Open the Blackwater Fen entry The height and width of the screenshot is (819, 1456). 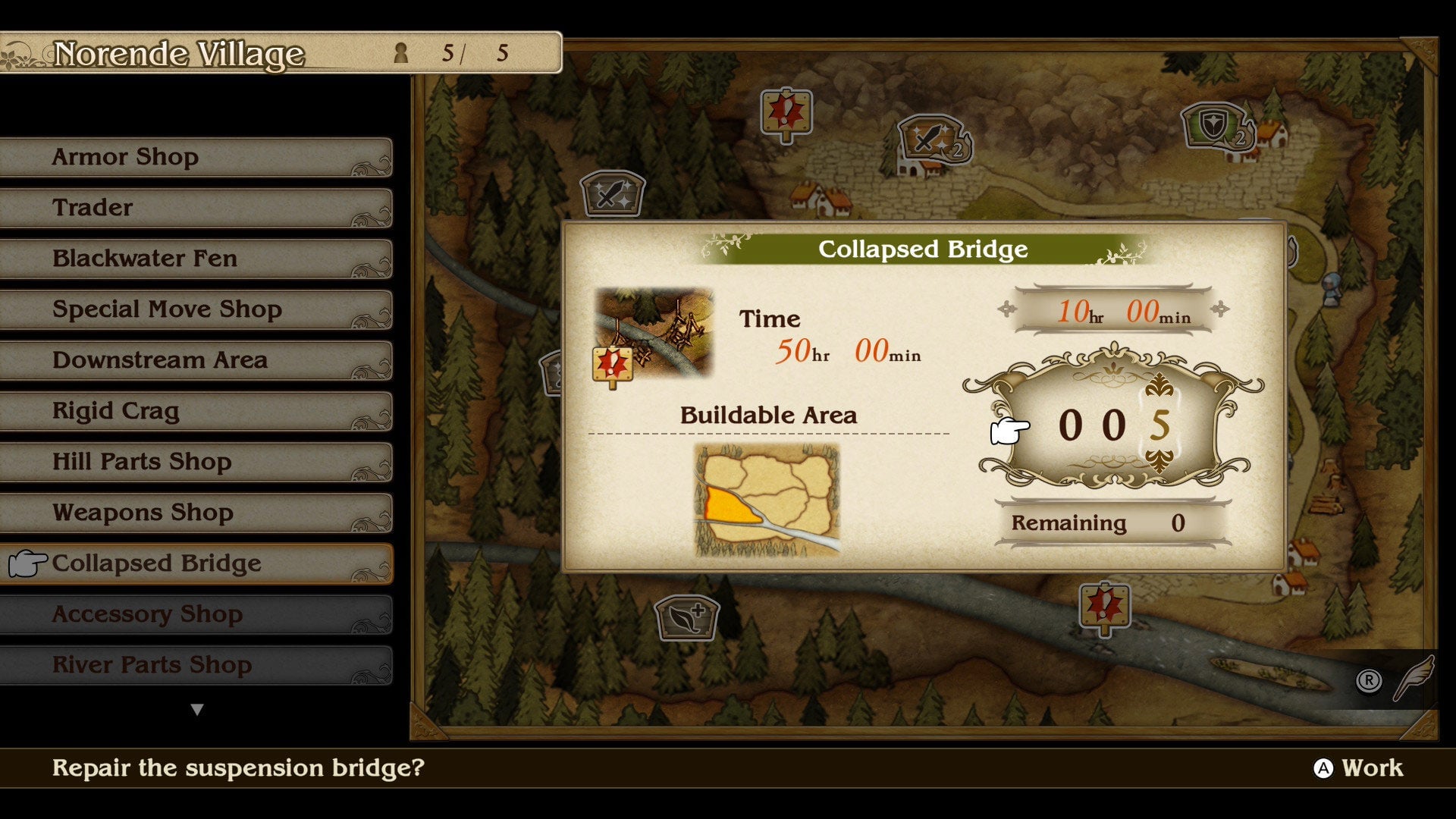(x=196, y=259)
